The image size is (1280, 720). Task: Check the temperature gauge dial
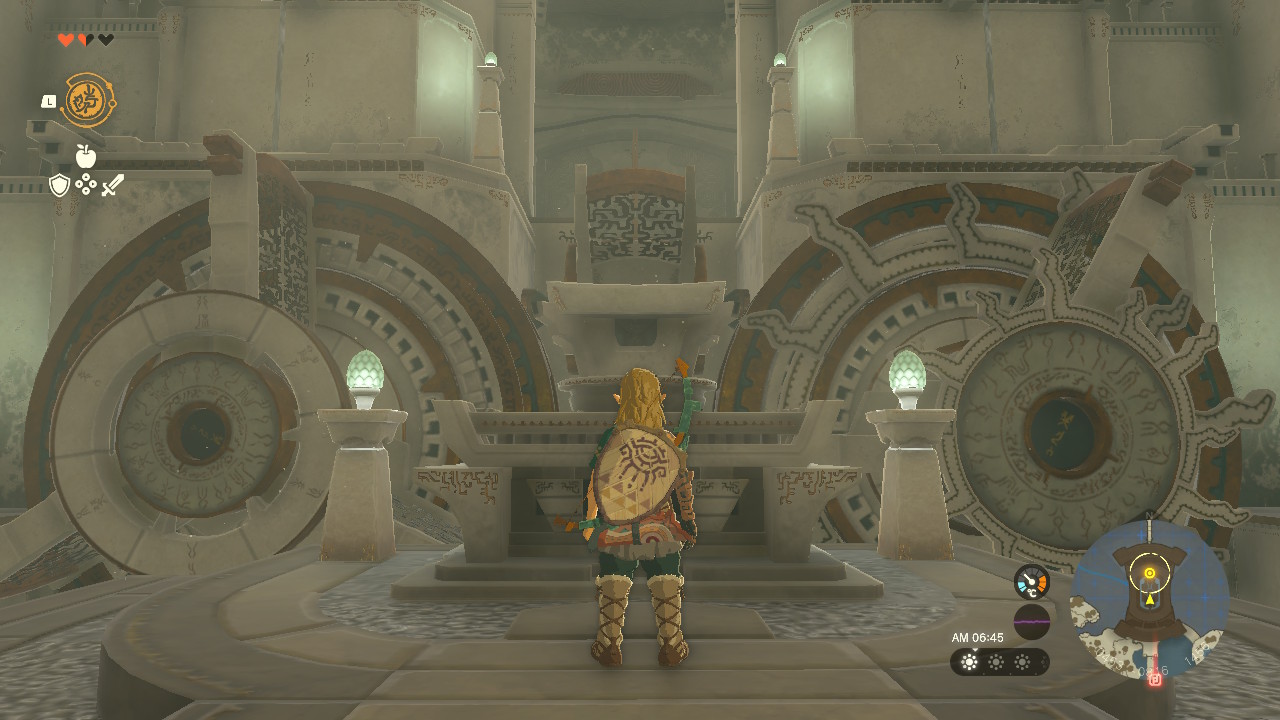coord(1031,582)
